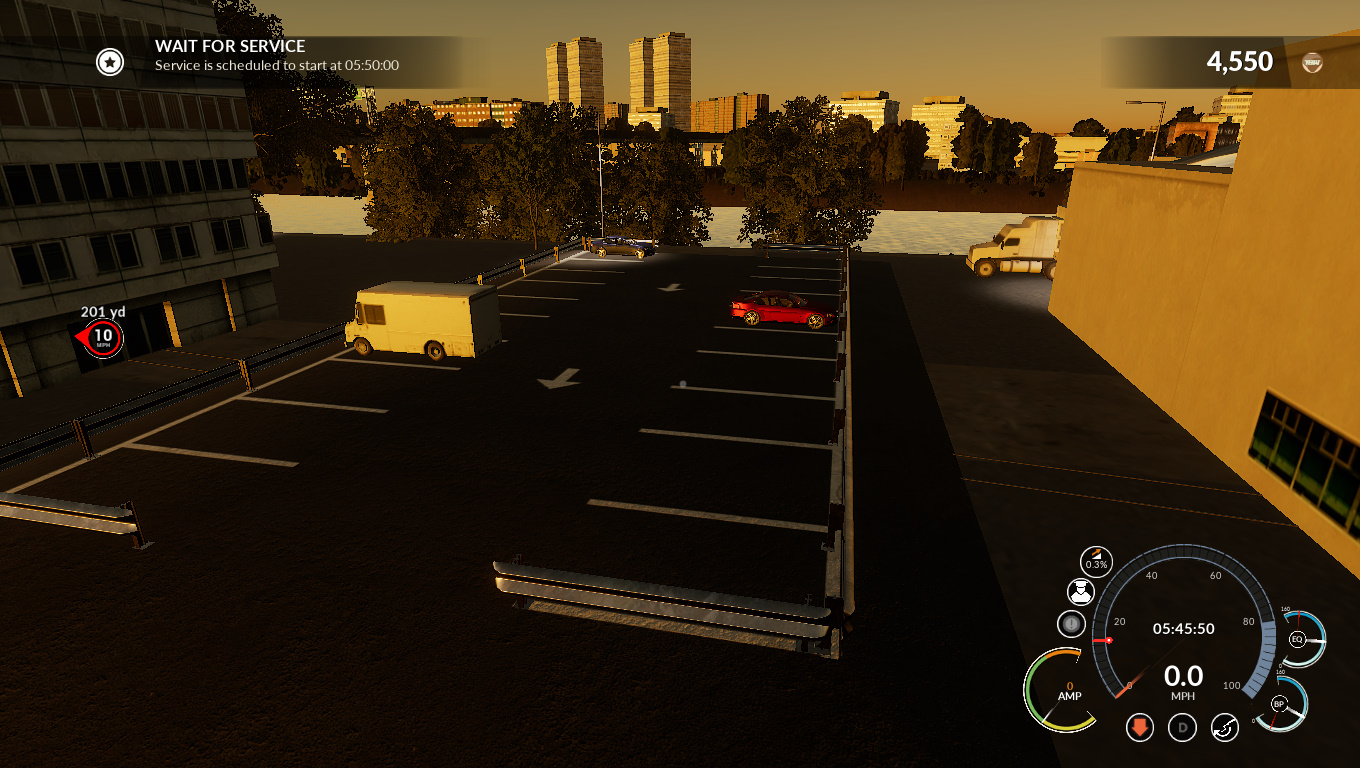This screenshot has width=1360, height=768.
Task: Click the star objective icon
Action: [x=110, y=63]
